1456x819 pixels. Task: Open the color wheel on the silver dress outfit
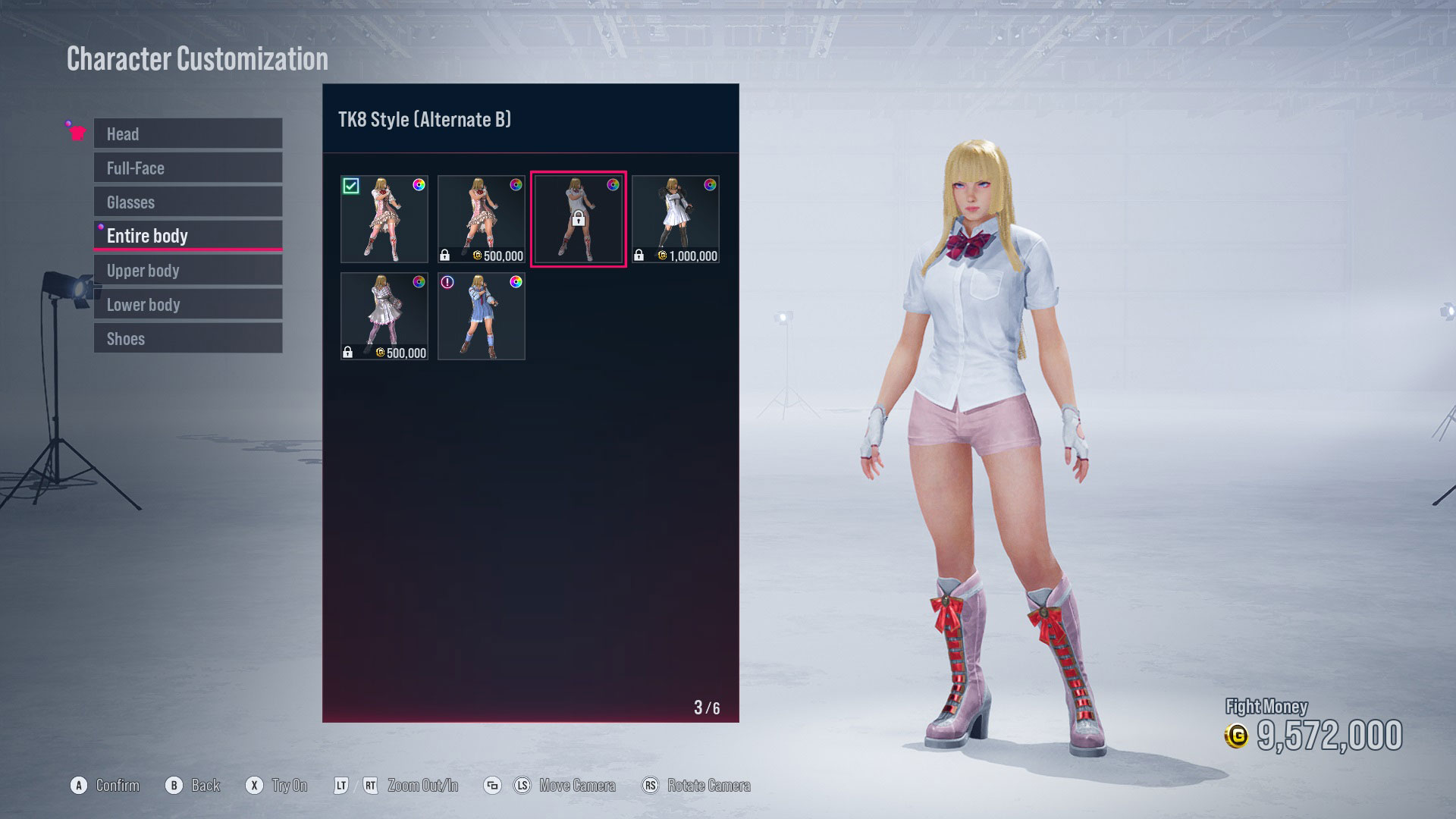pos(419,283)
